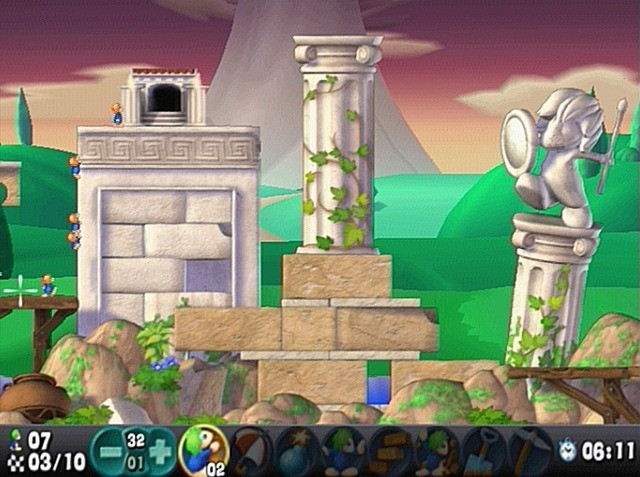640x477 pixels.
Task: Pick the blocker lemming skill
Action: point(343,448)
